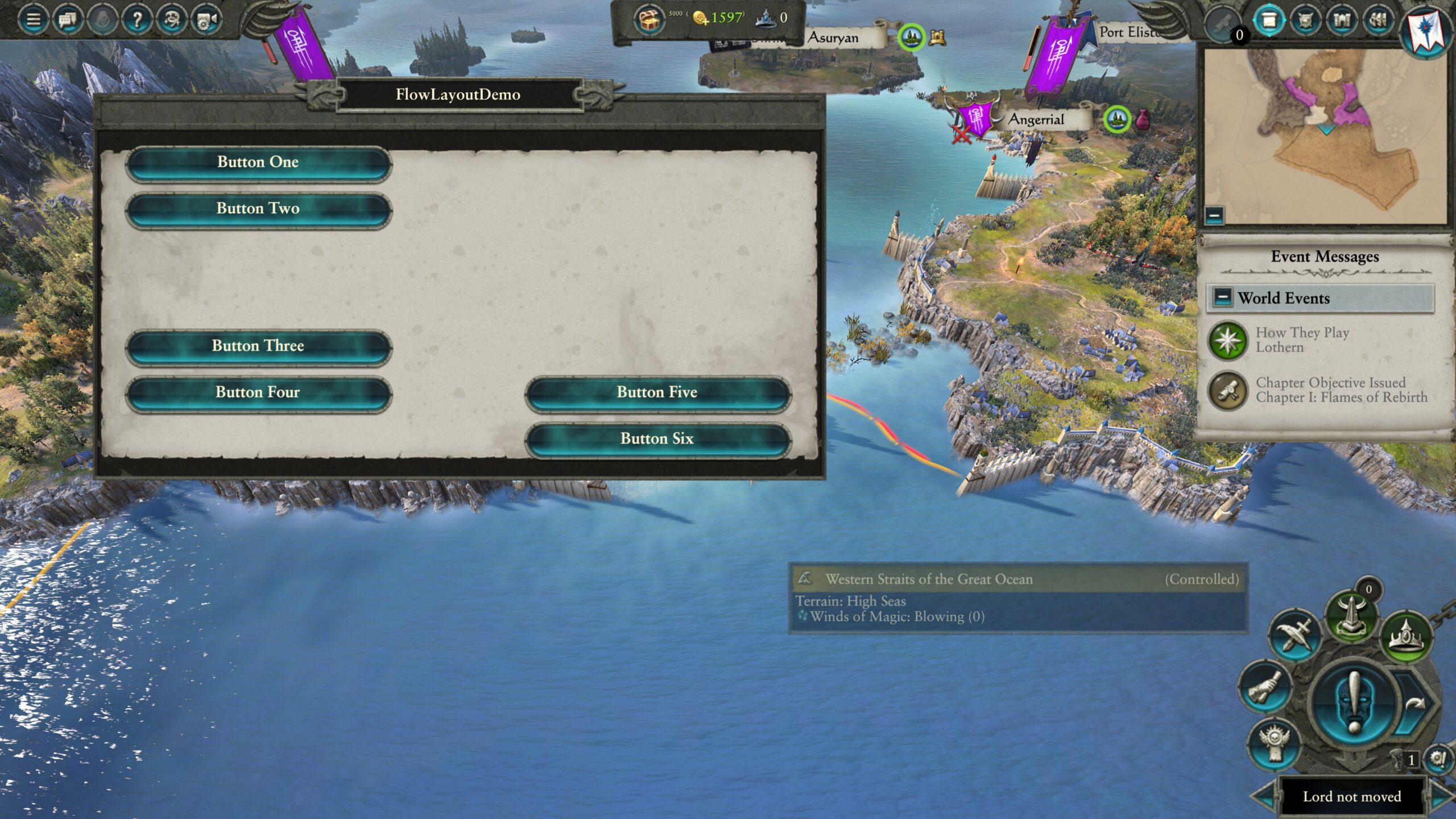Click the Button One button
Screen dimensions: 1456x819
coord(258,163)
